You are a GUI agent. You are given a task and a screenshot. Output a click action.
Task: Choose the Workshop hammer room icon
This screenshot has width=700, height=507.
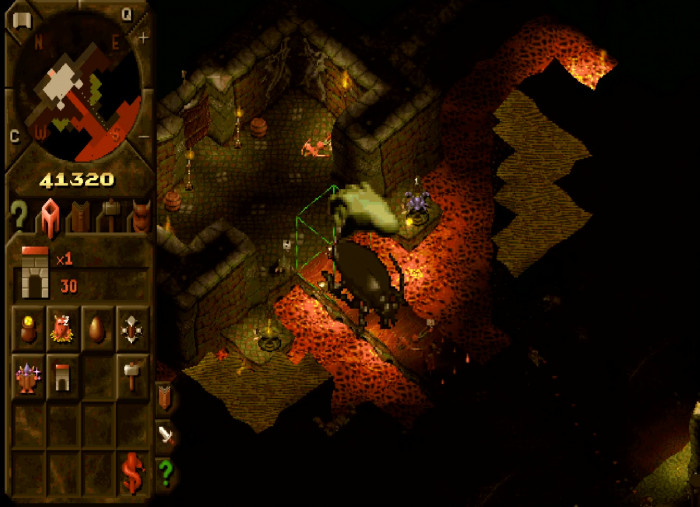(x=131, y=376)
